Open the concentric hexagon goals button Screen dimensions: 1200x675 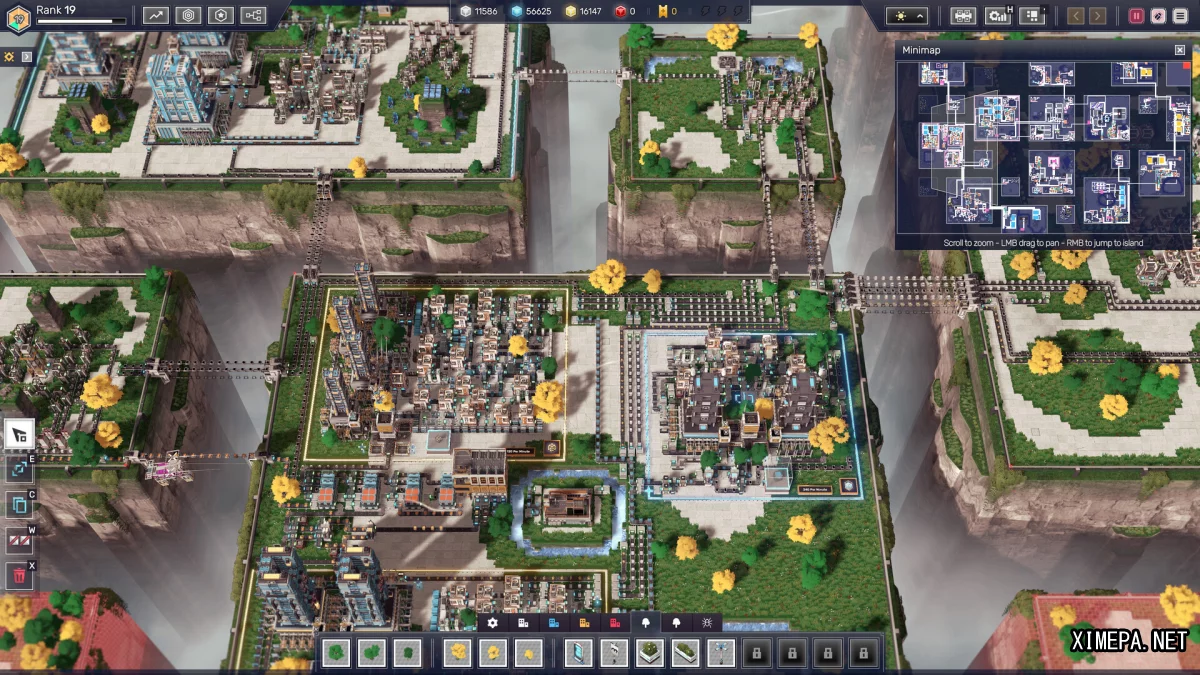pyautogui.click(x=188, y=15)
